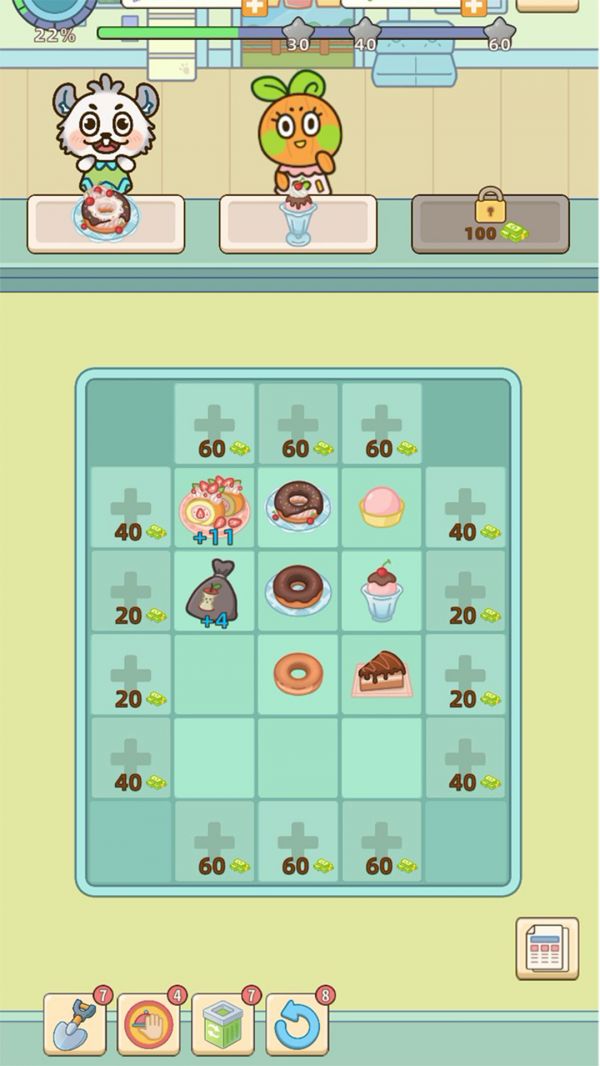Viewport: 600px width, 1066px height.
Task: Choose the cherry-topped sundae glass on the board
Action: (381, 592)
